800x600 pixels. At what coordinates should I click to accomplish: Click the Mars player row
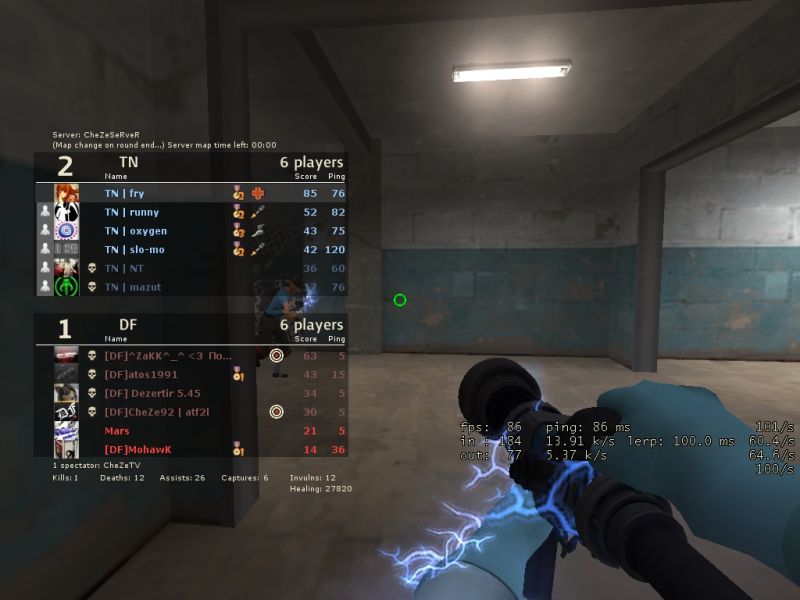(x=190, y=431)
